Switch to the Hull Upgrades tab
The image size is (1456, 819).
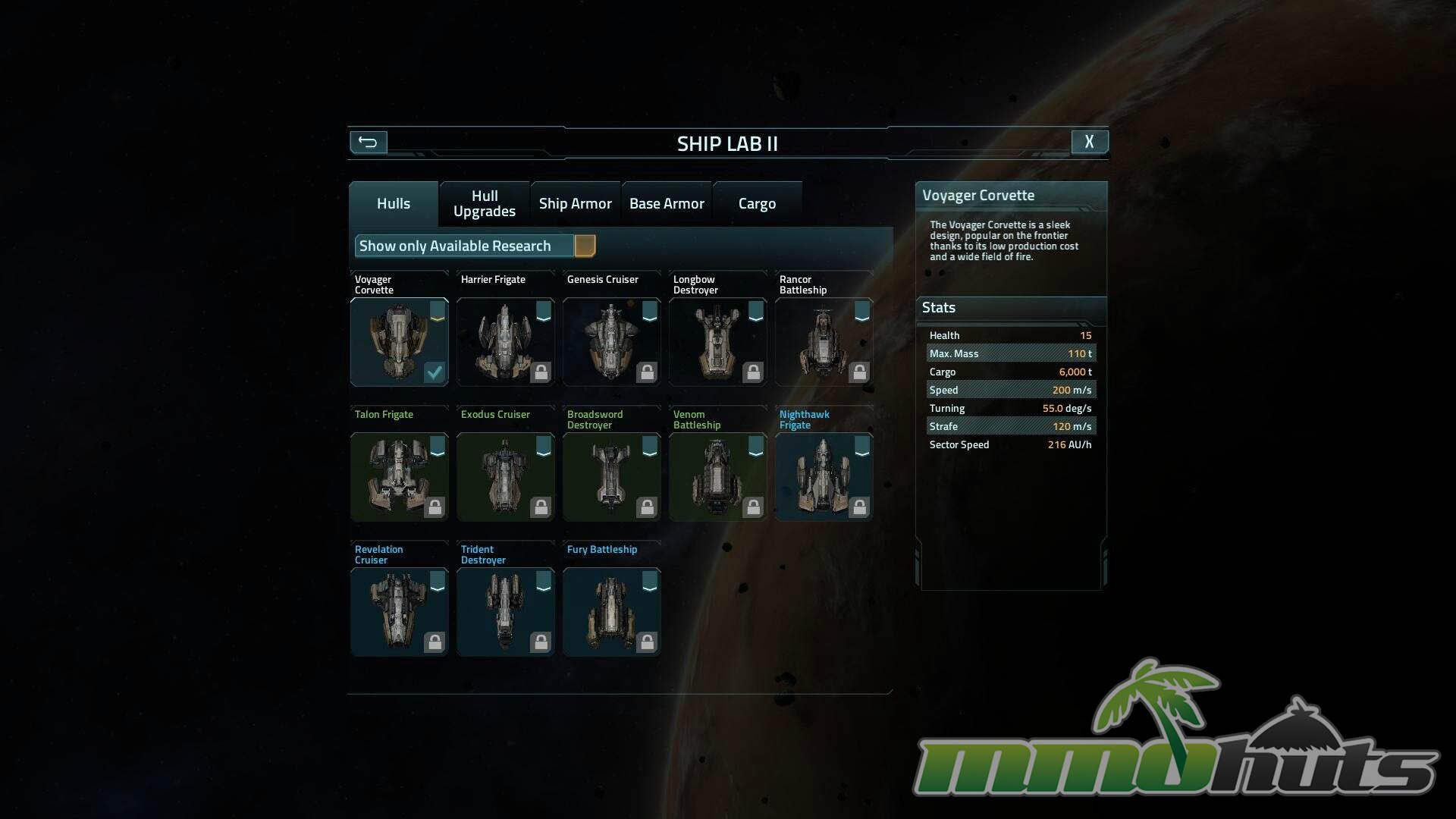tap(484, 204)
